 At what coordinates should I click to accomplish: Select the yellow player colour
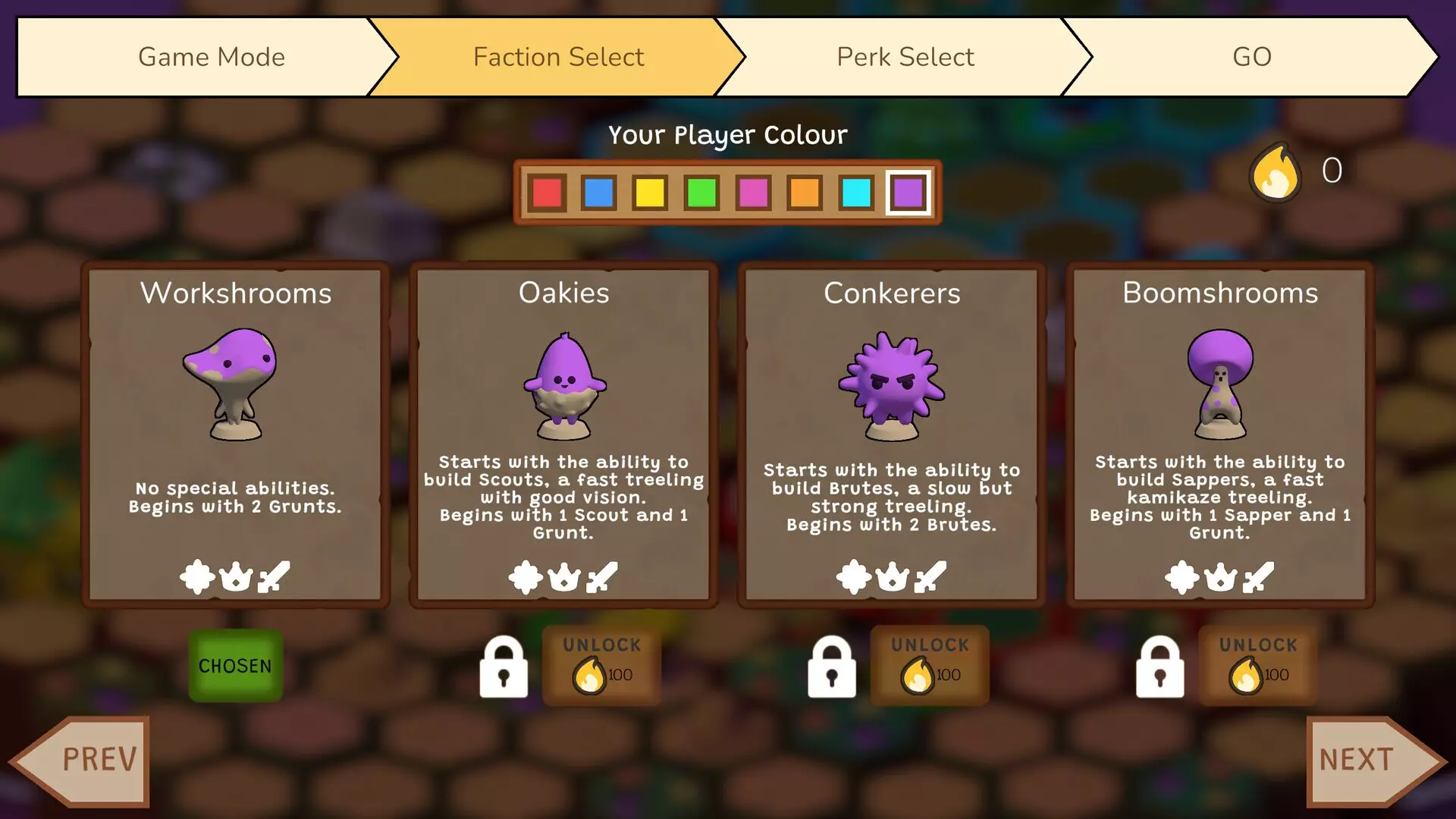650,193
